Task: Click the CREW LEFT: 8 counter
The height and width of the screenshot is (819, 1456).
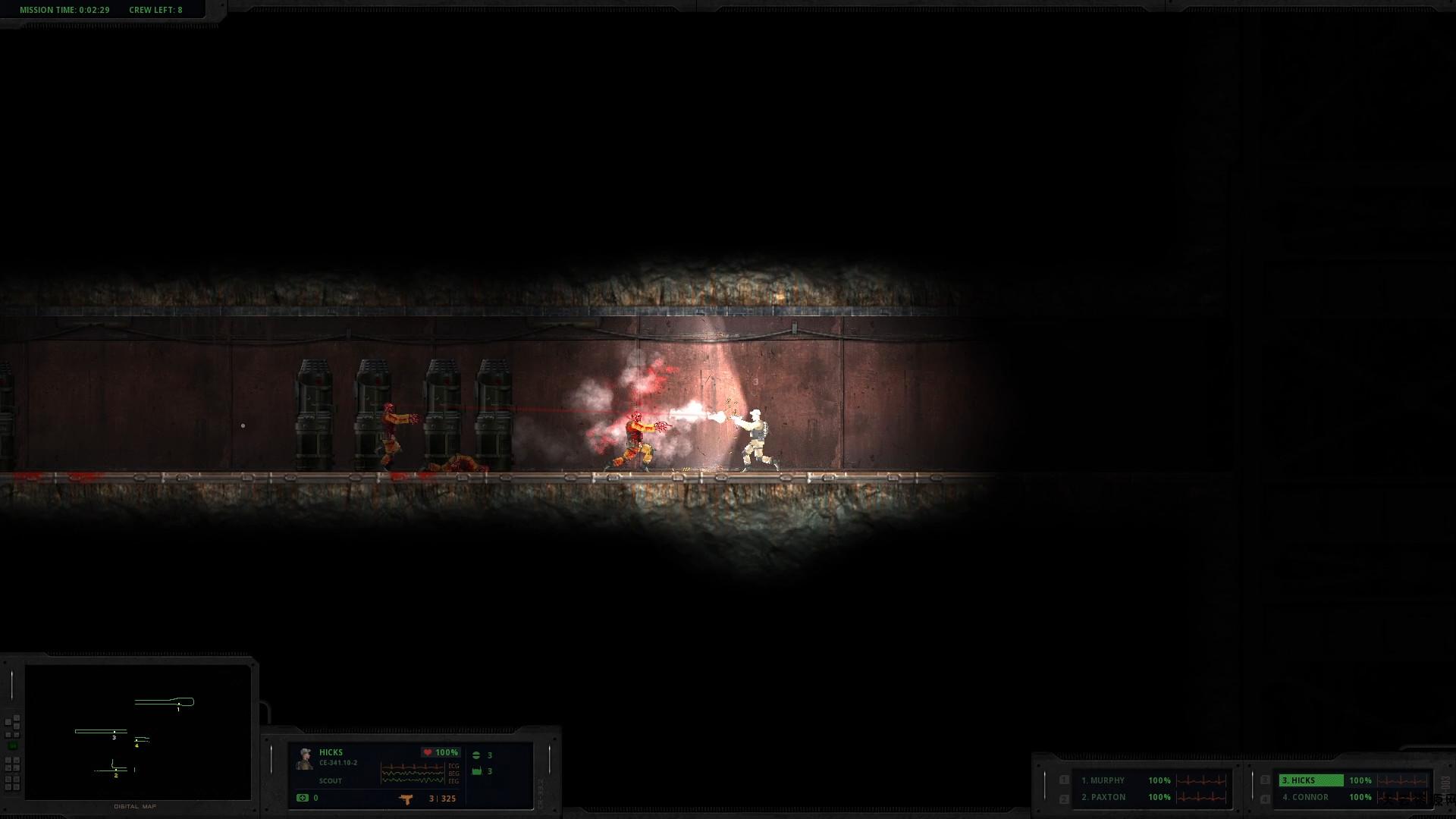Action: coord(155,10)
